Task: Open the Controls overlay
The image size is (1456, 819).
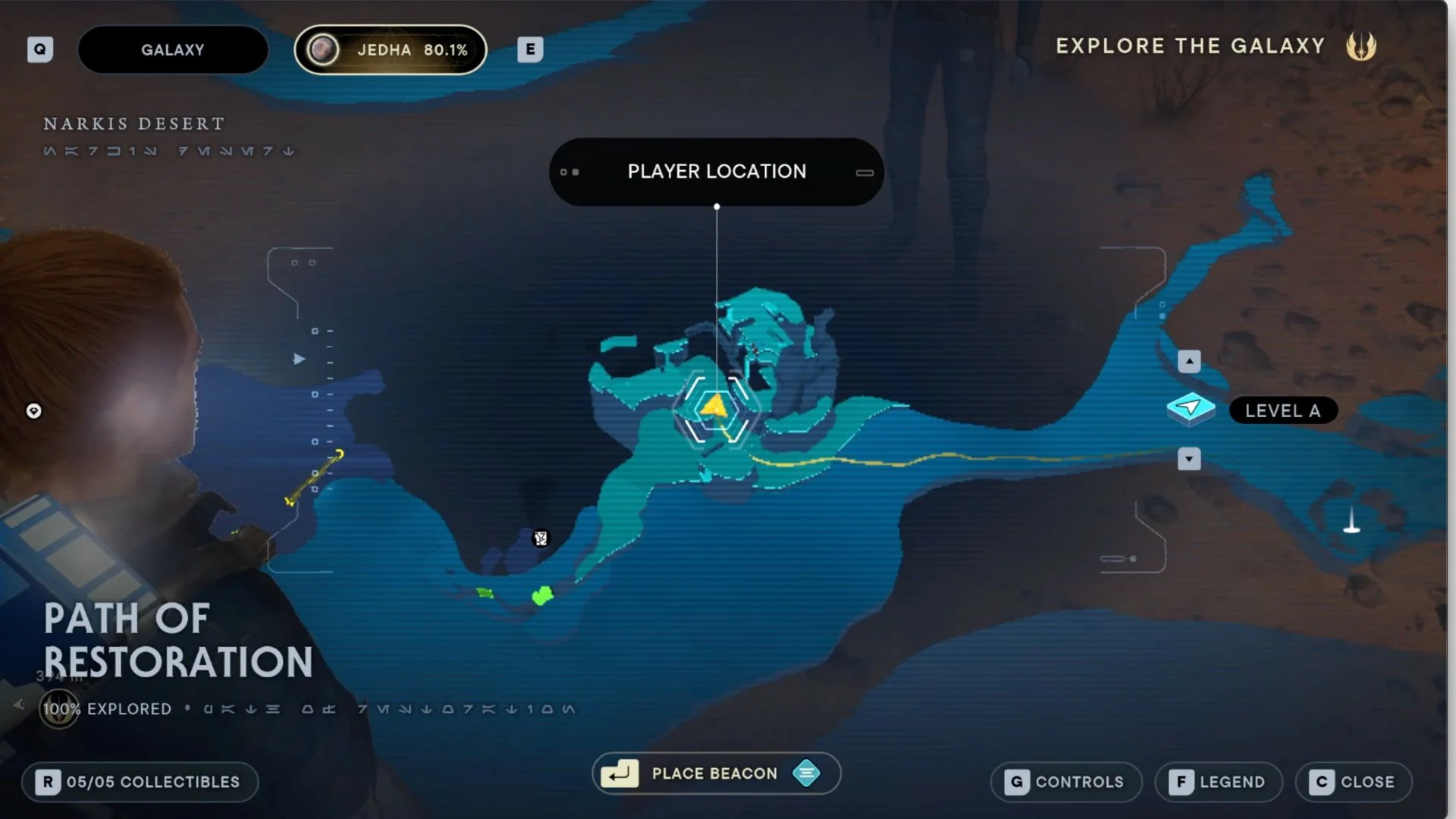Action: [x=1065, y=782]
